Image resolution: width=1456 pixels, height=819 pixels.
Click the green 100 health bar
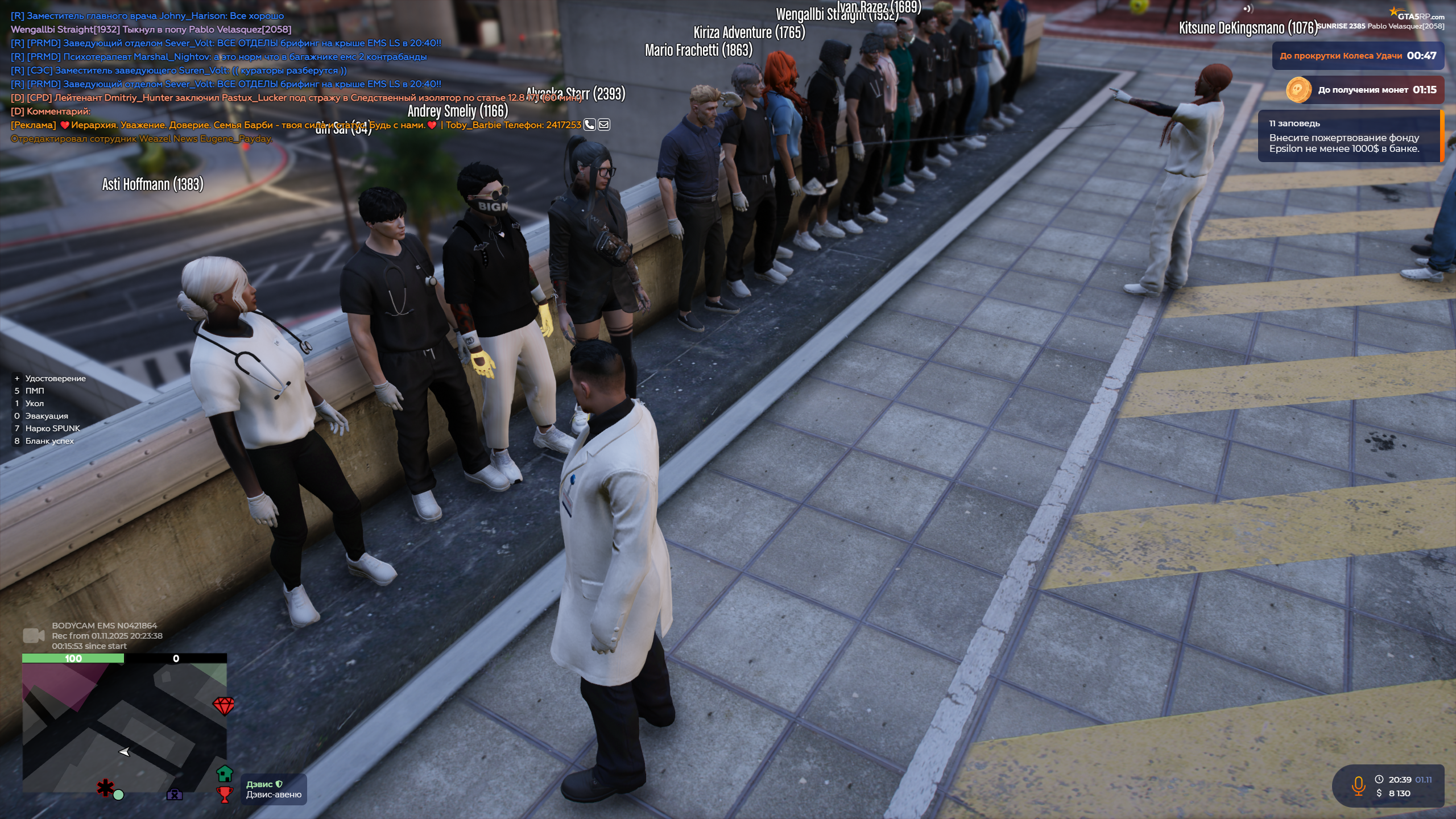point(73,660)
